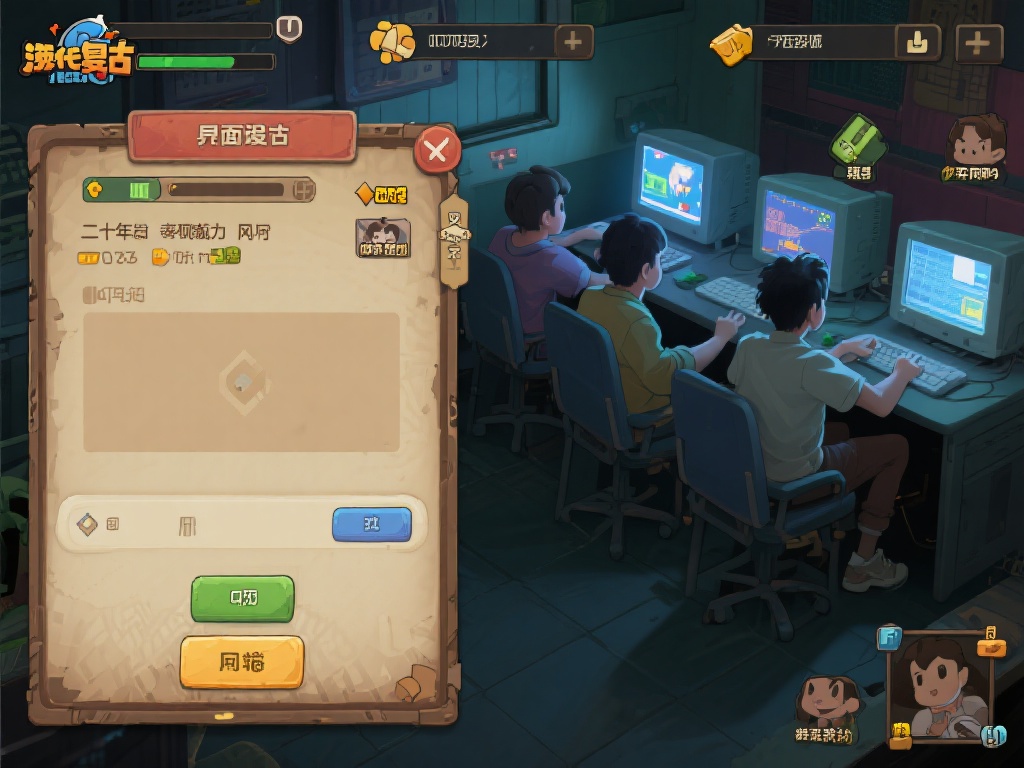The height and width of the screenshot is (768, 1024).
Task: Click the green button in the panel
Action: pyautogui.click(x=242, y=598)
